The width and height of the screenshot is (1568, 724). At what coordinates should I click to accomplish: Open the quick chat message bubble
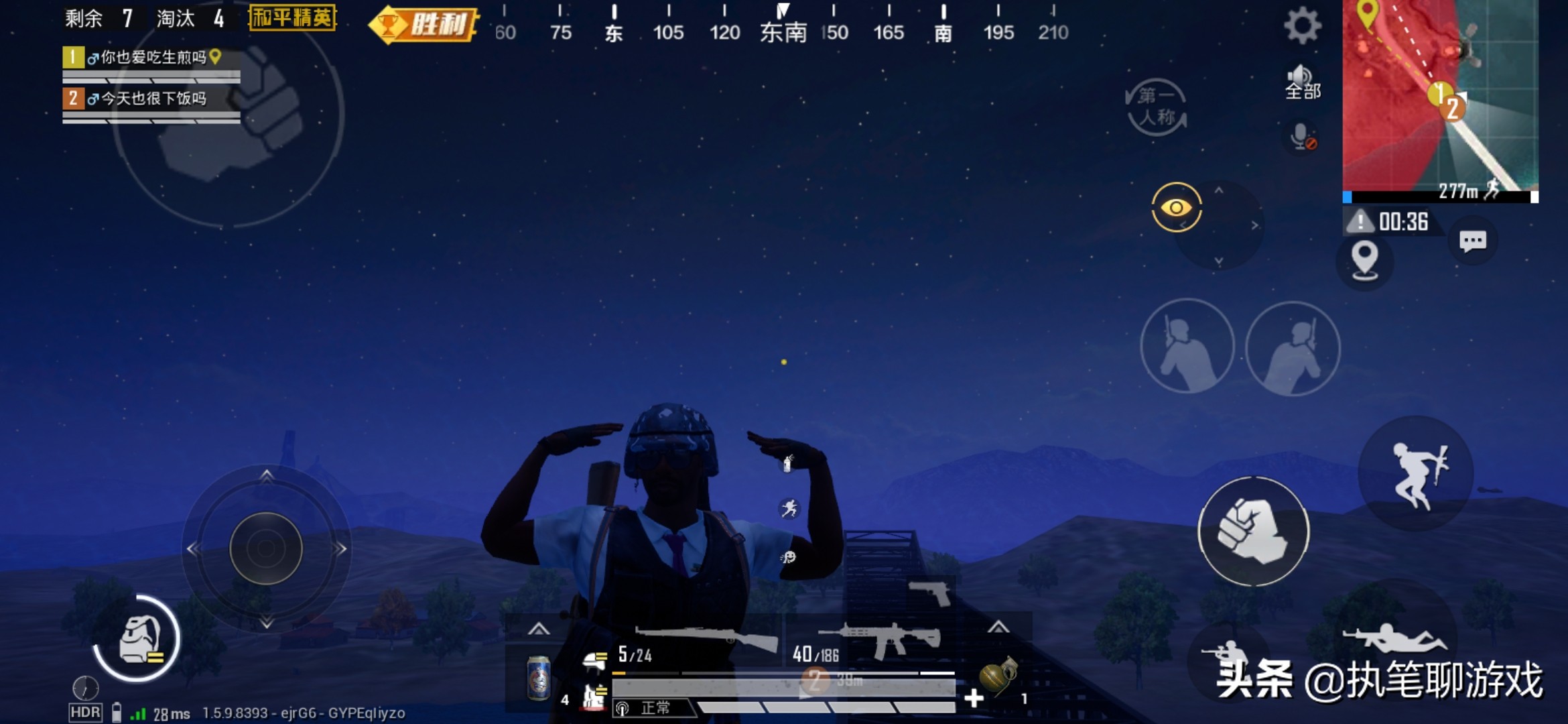point(1472,241)
